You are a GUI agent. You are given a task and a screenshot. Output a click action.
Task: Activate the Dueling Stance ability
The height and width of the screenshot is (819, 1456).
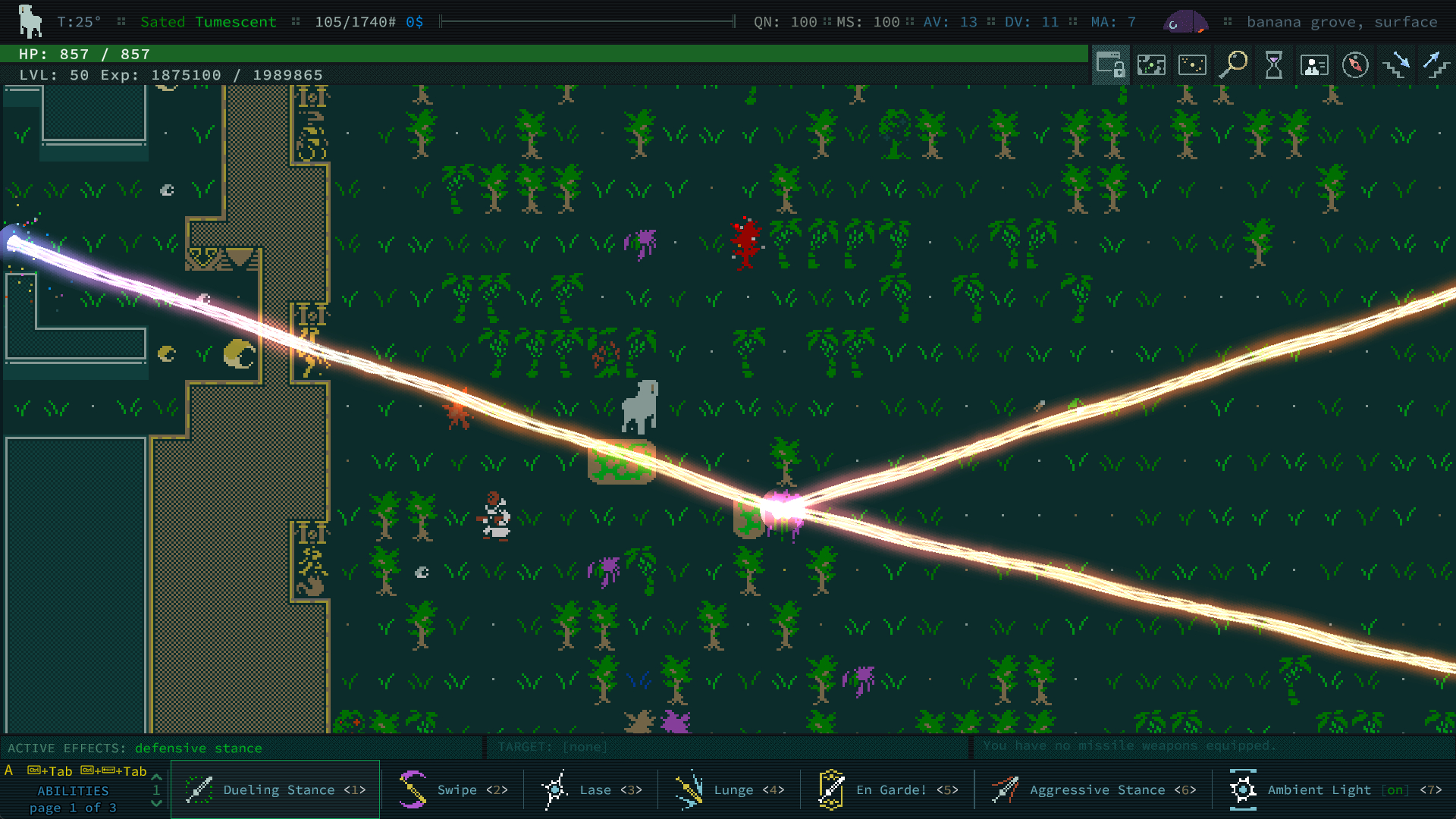pyautogui.click(x=275, y=789)
